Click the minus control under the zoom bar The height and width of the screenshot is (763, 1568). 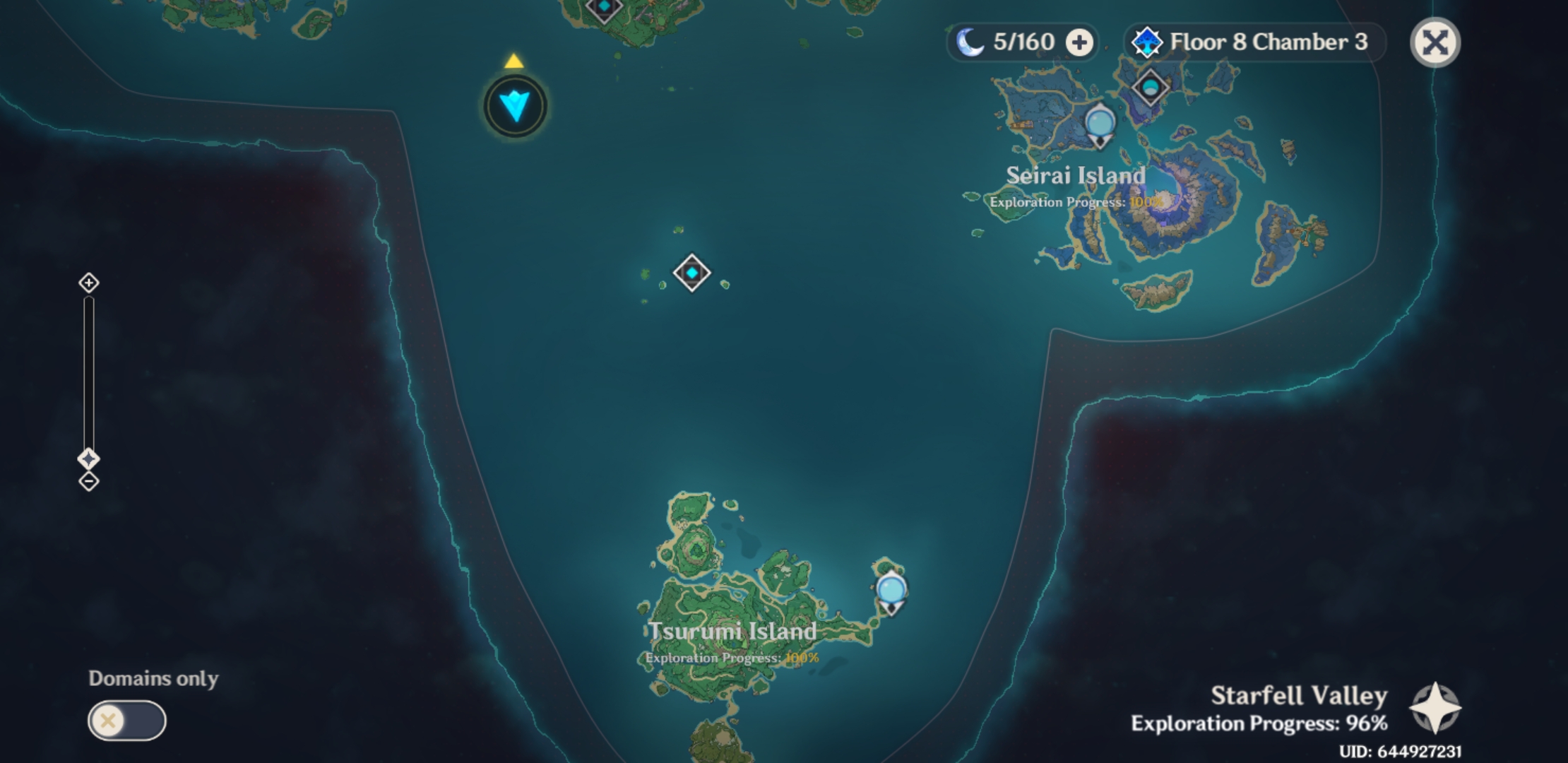tap(88, 482)
